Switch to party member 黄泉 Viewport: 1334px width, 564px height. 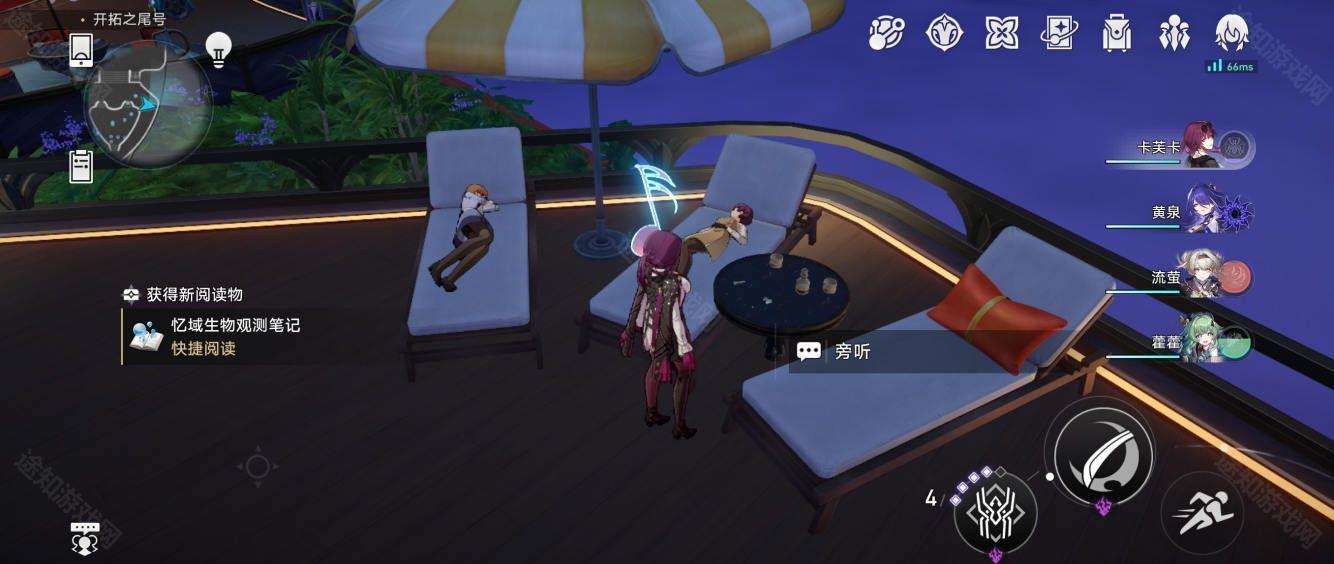(x=1205, y=212)
